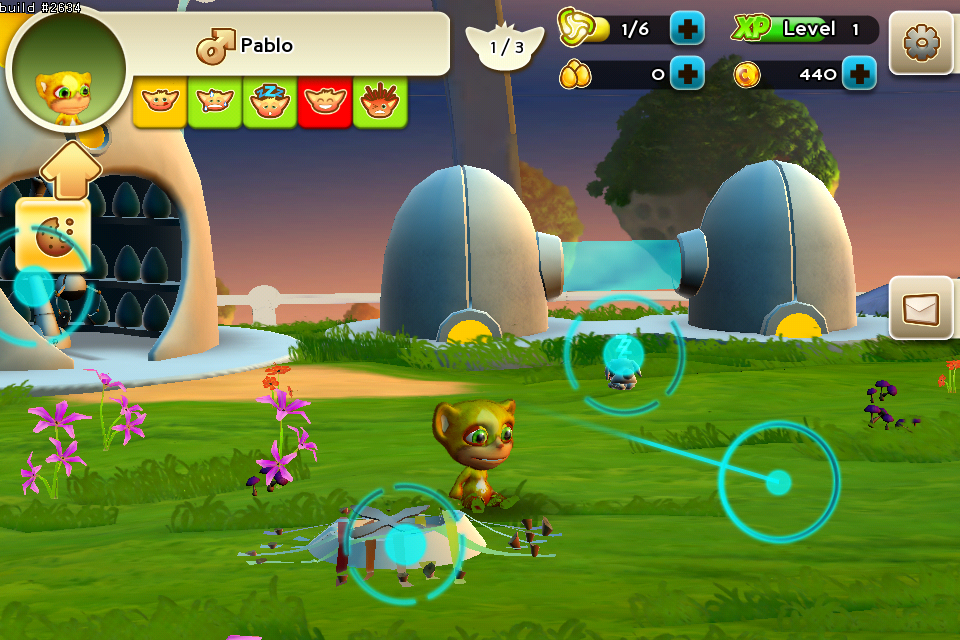Tap the 1/3 creature counter badge
Image resolution: width=960 pixels, height=640 pixels.
point(506,47)
